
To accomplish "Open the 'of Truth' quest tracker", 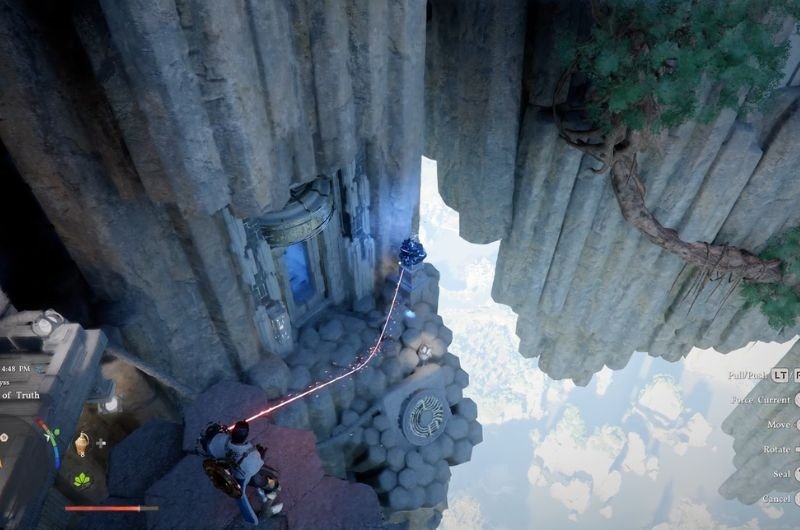I will point(21,395).
